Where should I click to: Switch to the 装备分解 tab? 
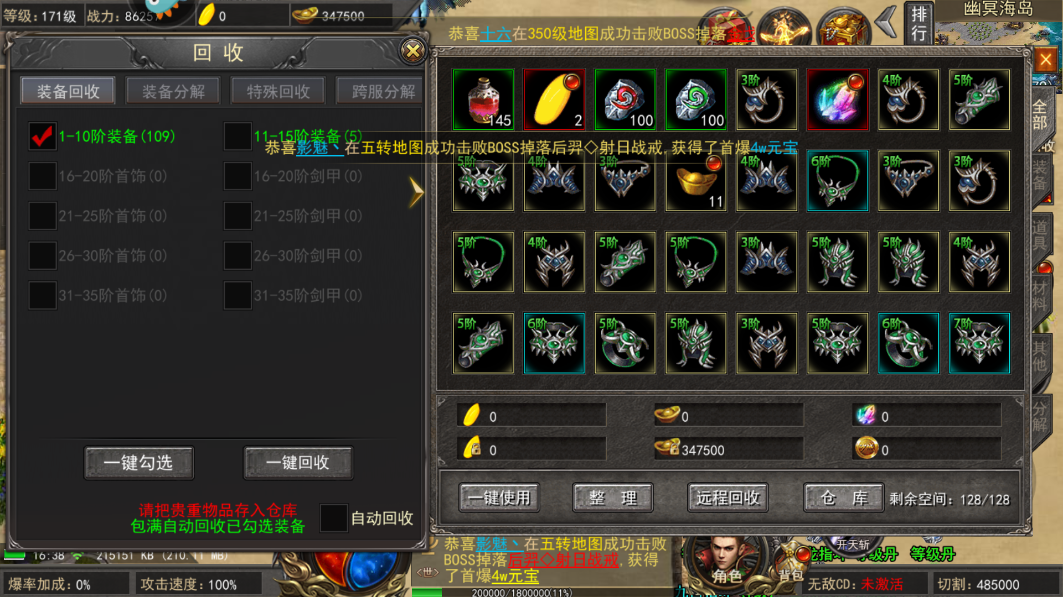coord(173,91)
